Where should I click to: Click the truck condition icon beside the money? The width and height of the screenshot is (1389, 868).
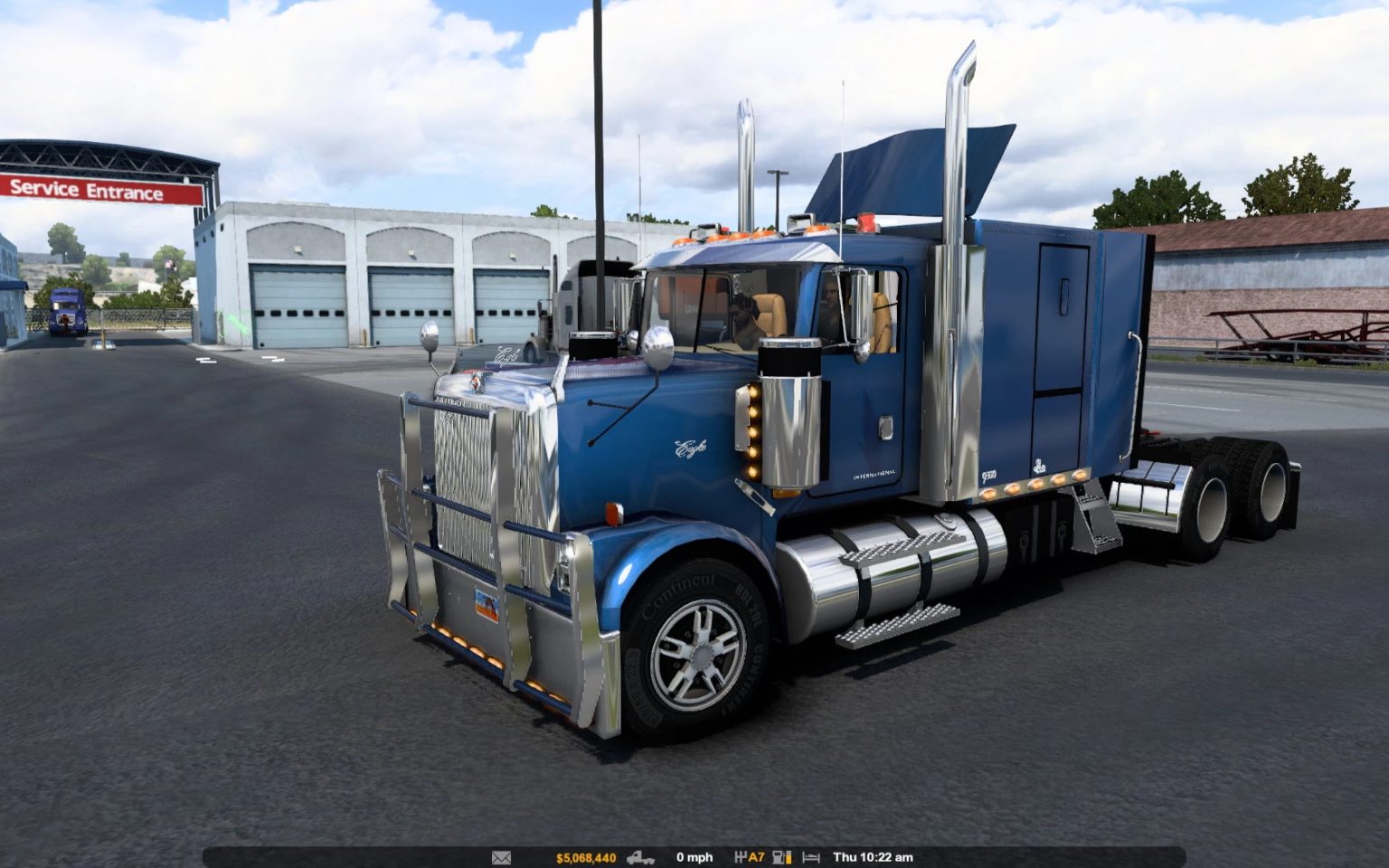point(640,856)
